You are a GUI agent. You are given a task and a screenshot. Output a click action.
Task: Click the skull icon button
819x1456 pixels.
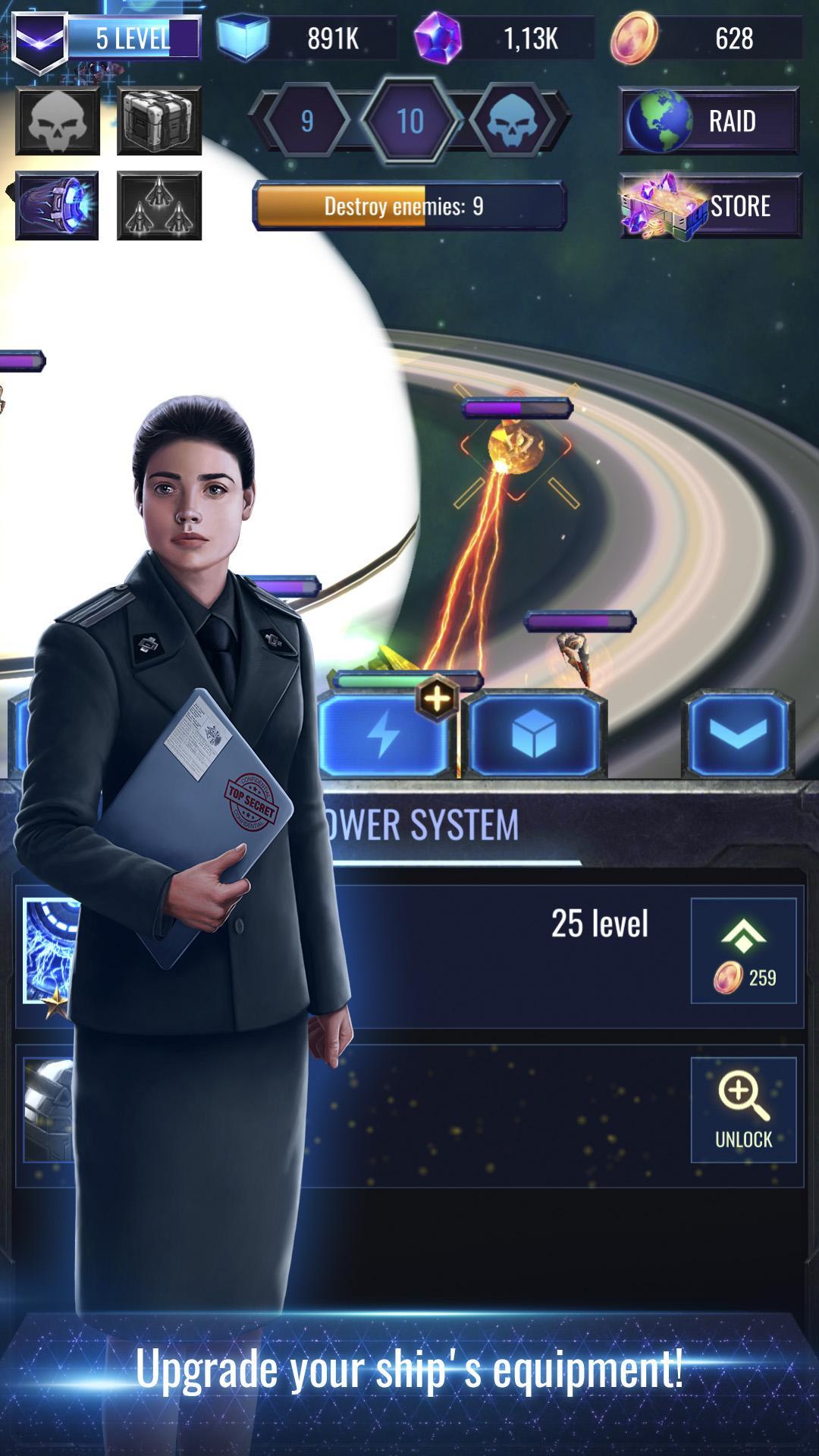(58, 121)
